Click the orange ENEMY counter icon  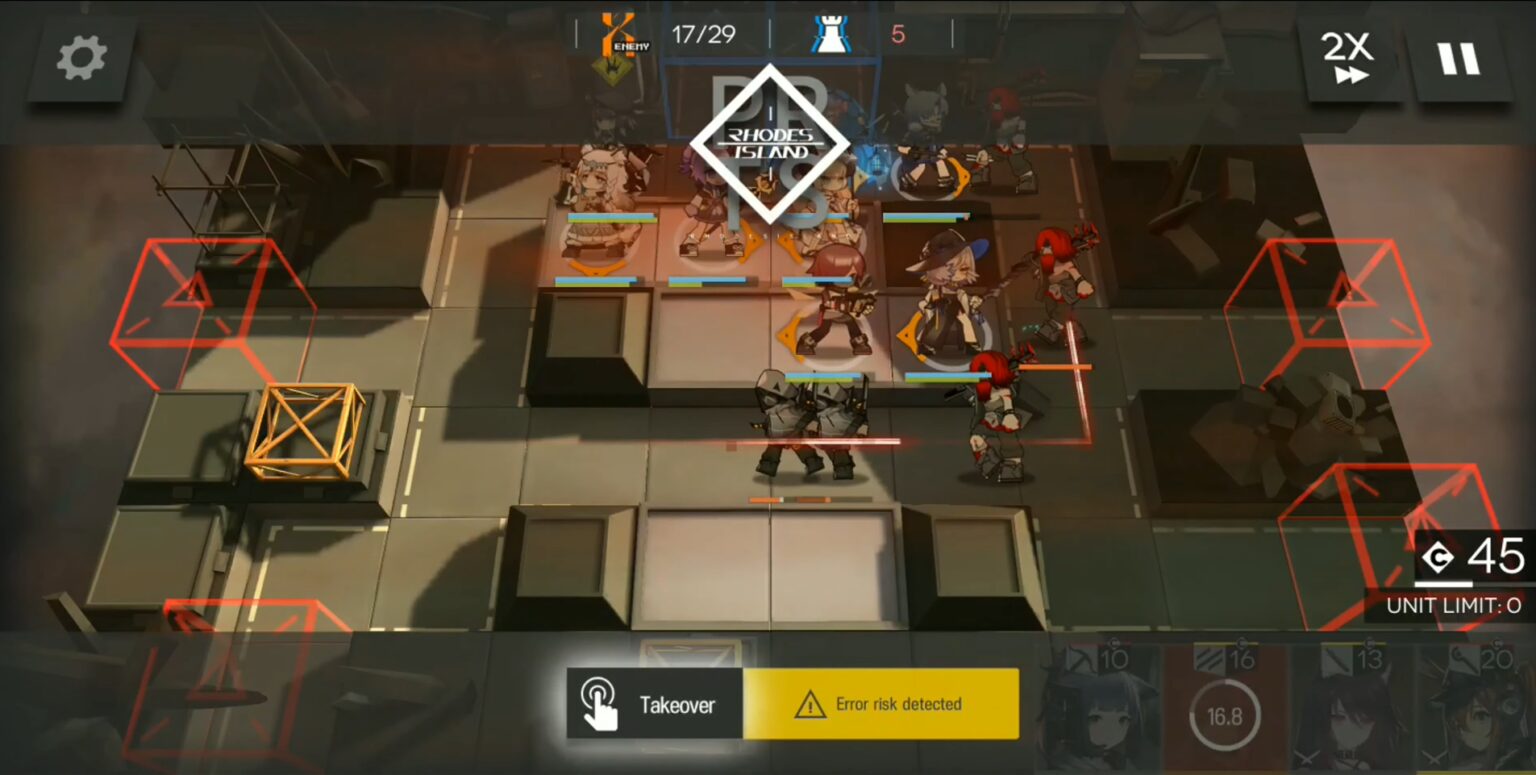coord(617,32)
